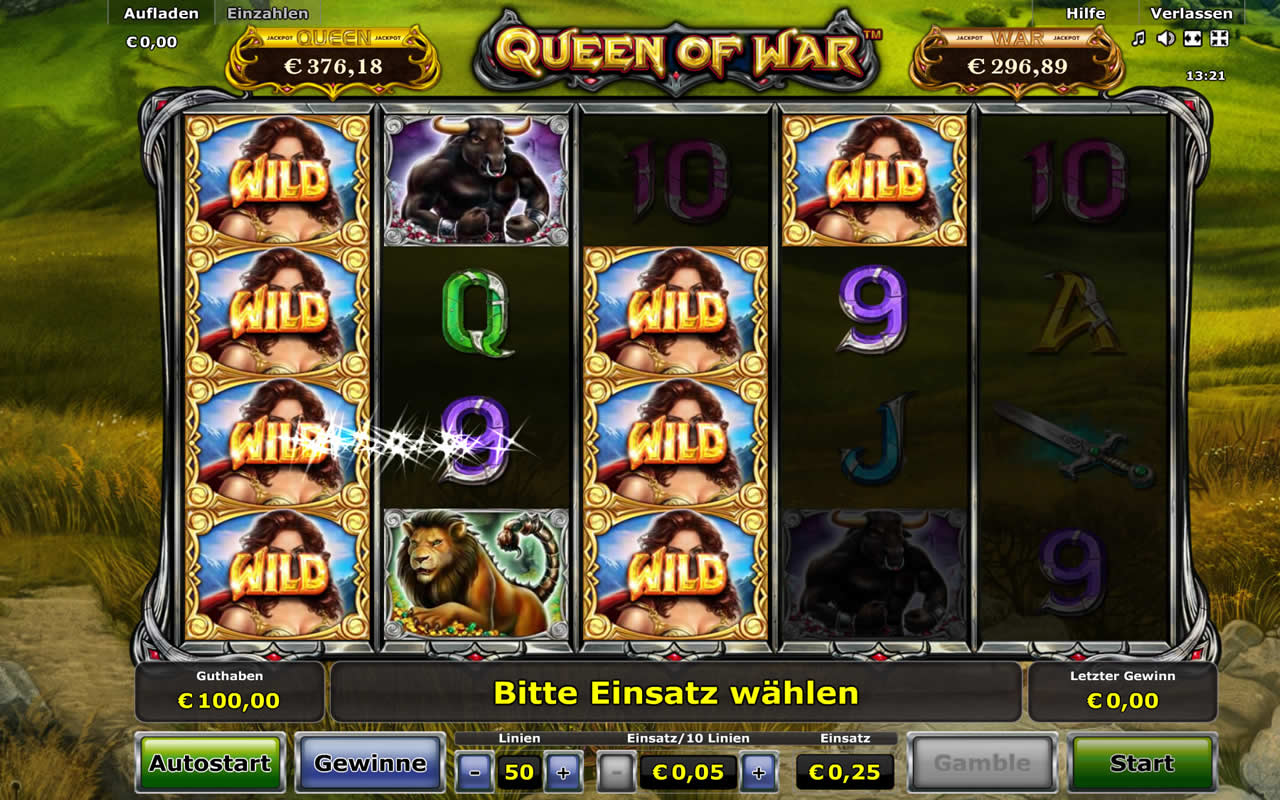
Task: Toggle sound with the speaker icon
Action: pyautogui.click(x=1165, y=38)
